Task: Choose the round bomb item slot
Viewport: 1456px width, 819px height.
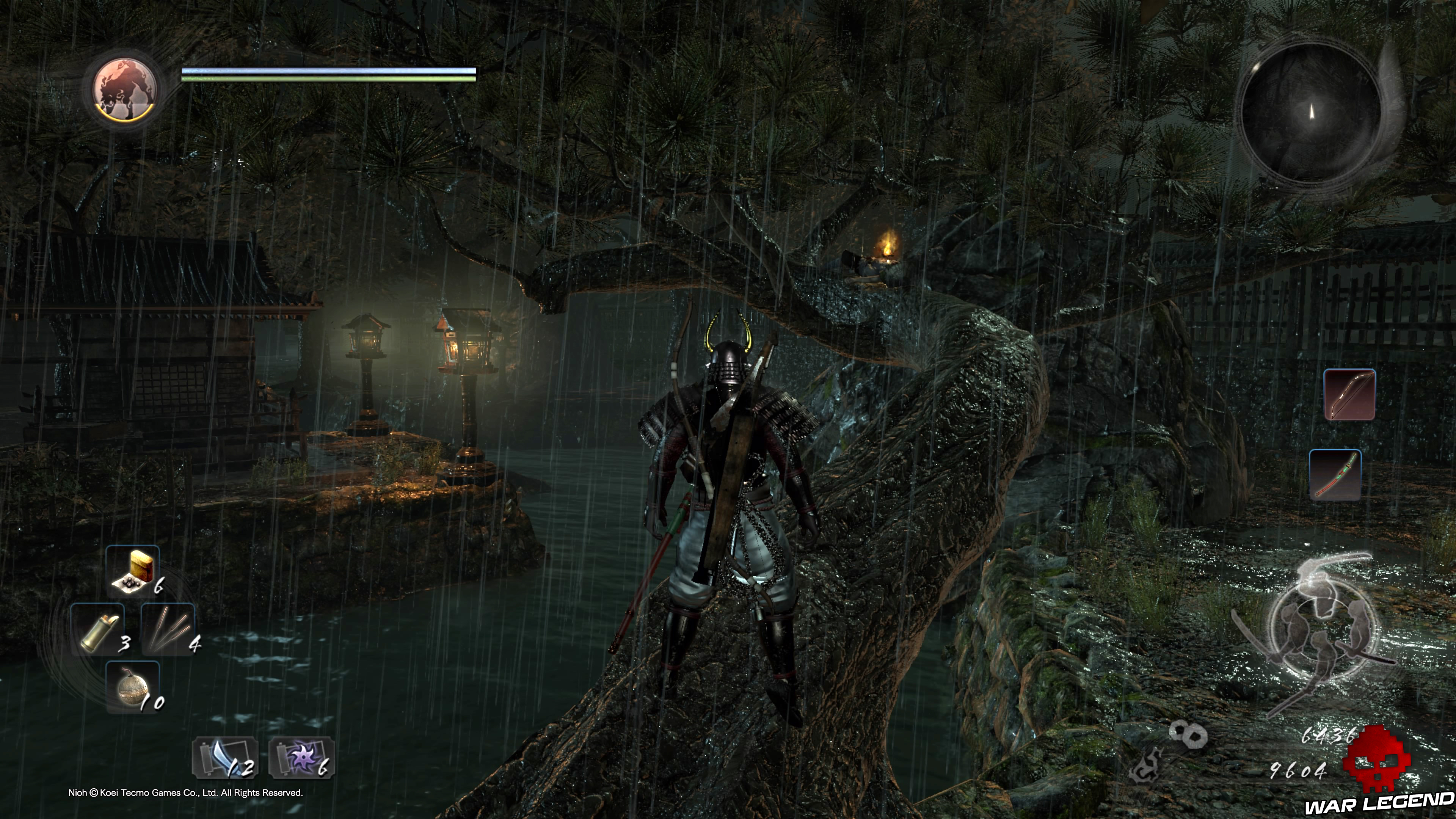Action: pos(133,687)
